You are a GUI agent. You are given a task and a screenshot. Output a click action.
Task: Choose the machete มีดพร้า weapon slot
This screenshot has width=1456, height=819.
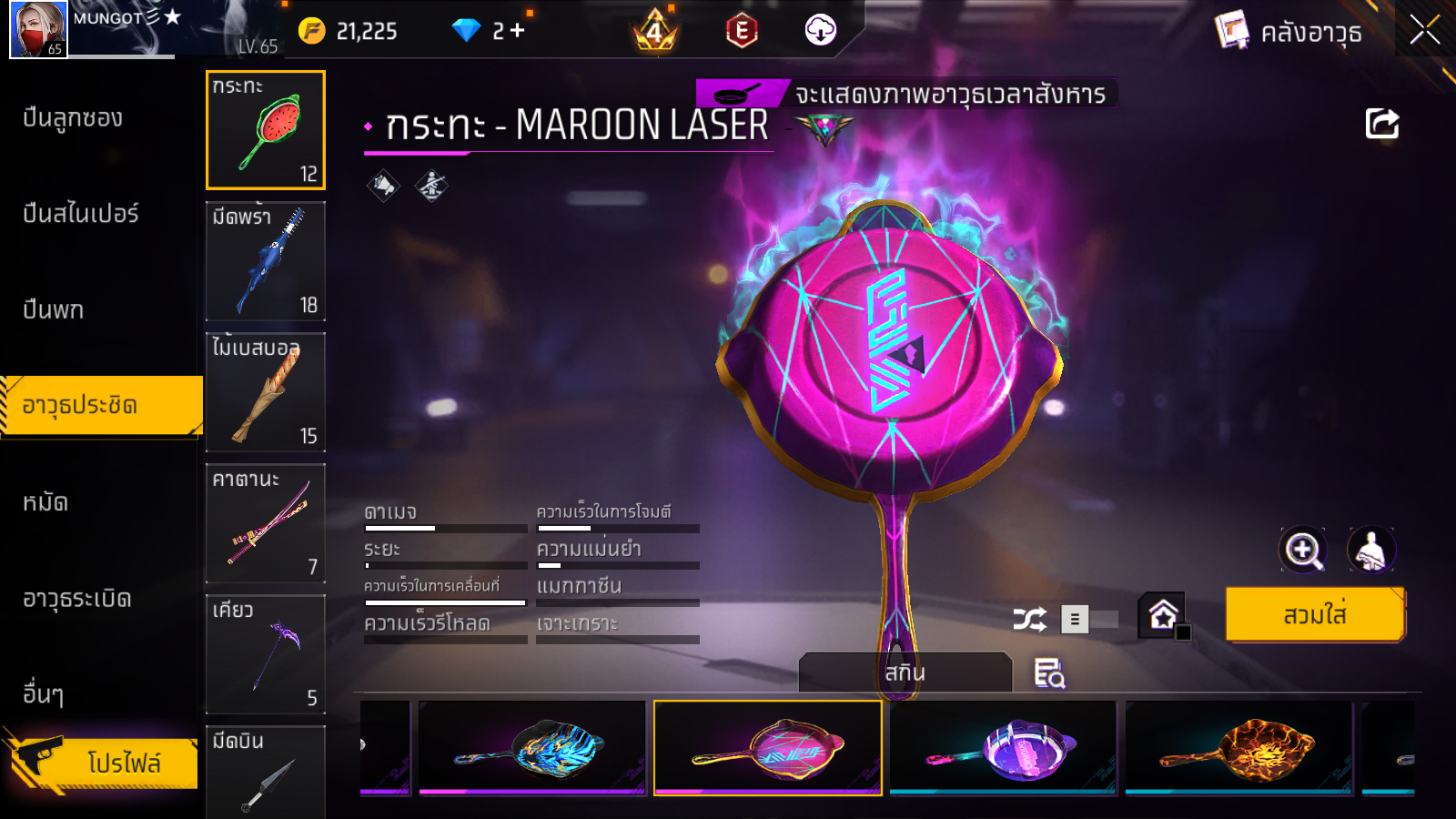[x=266, y=261]
